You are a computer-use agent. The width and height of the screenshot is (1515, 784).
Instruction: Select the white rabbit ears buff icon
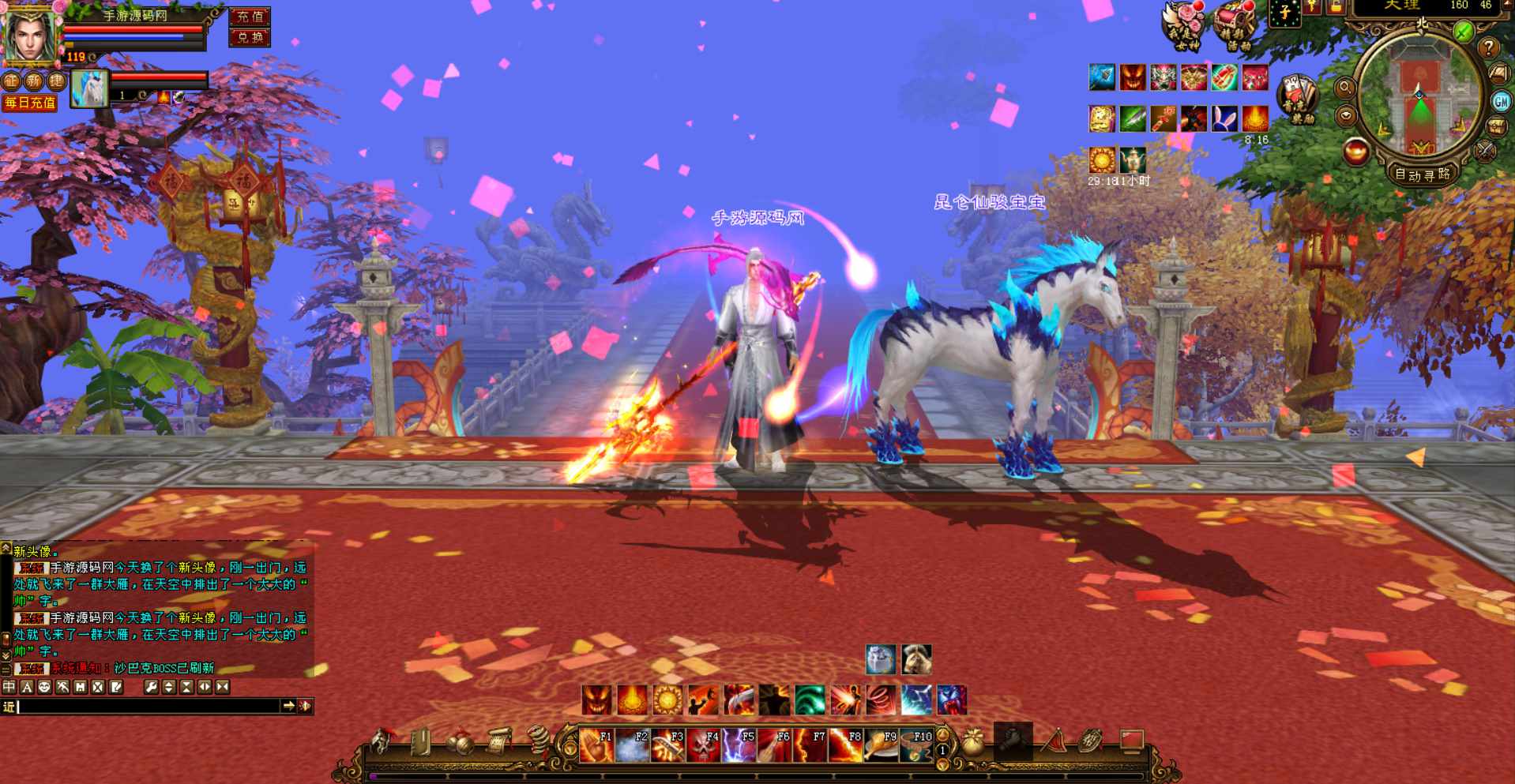(x=1224, y=118)
